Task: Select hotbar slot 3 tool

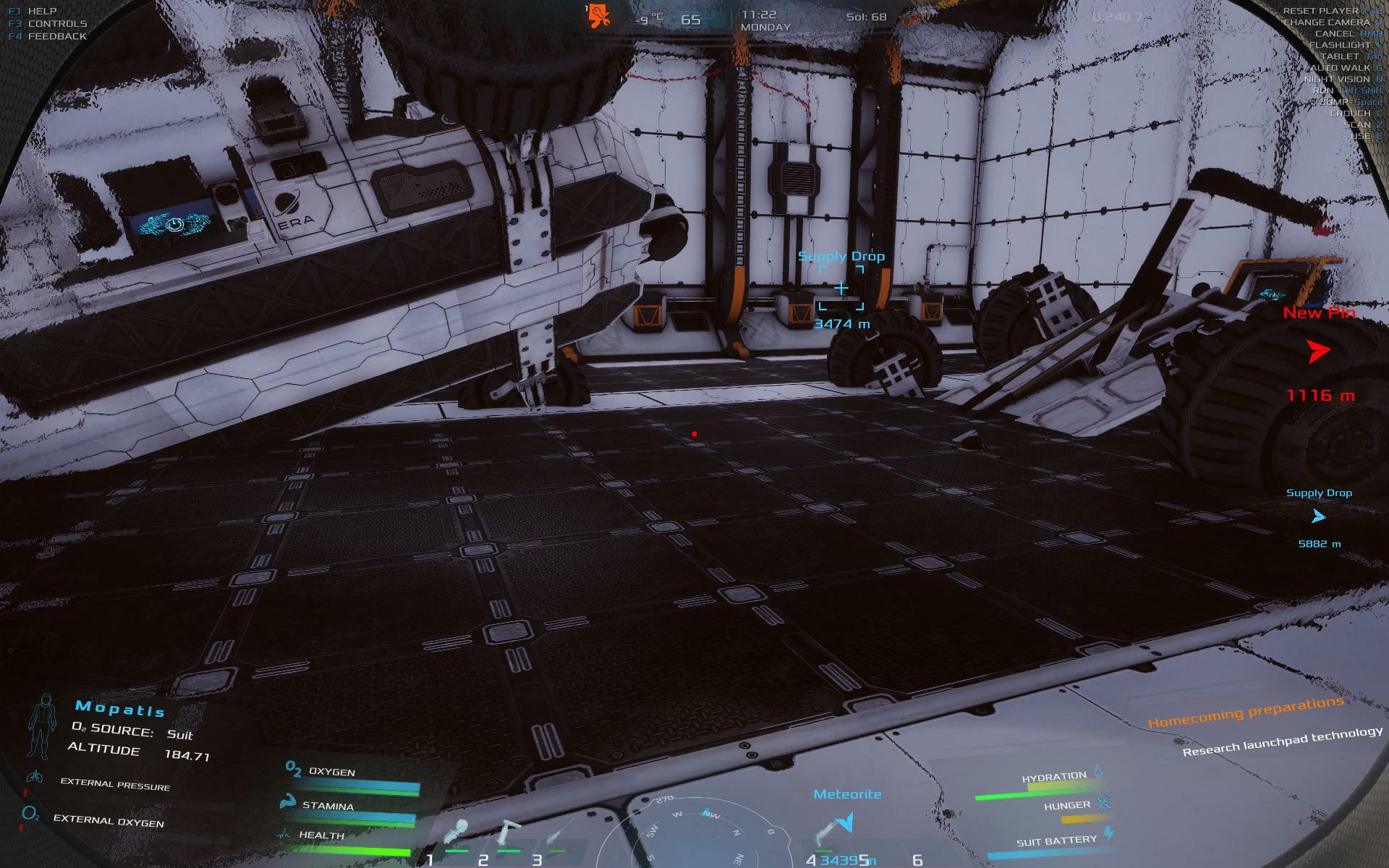Action: click(x=558, y=832)
